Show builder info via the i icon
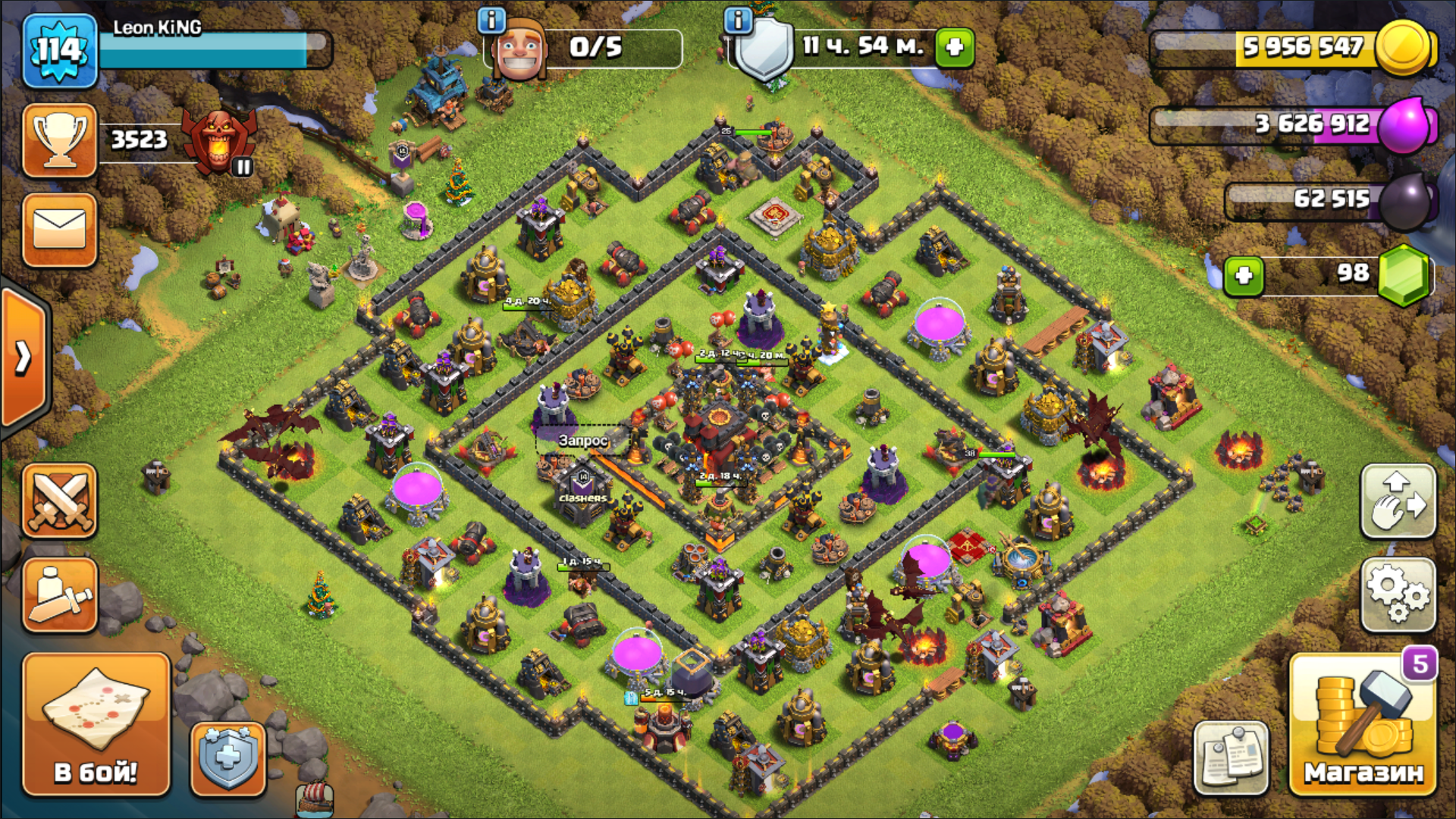Screen dimensions: 1456x819 coord(491,20)
